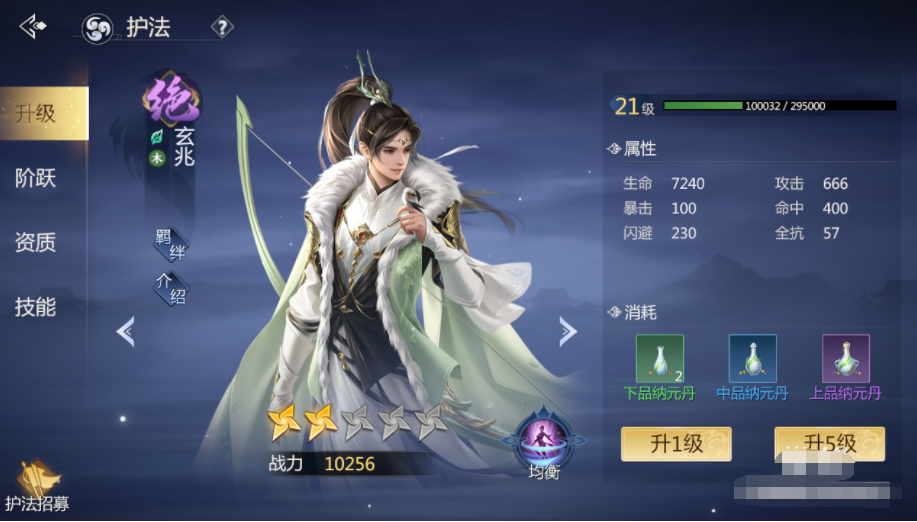Upgrade five levels with 升5级

coord(829,444)
